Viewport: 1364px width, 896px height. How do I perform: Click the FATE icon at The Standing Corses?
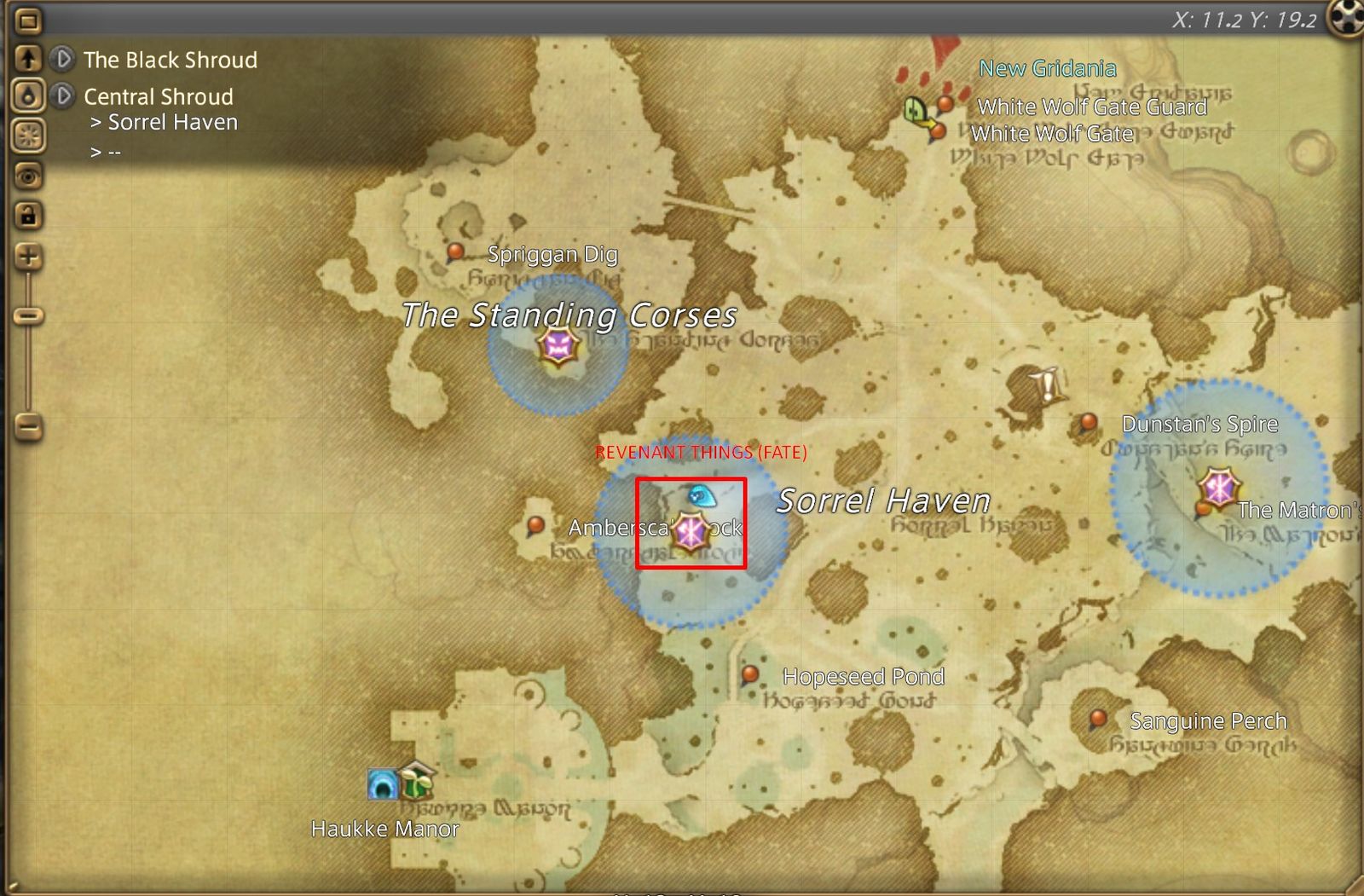pos(558,346)
